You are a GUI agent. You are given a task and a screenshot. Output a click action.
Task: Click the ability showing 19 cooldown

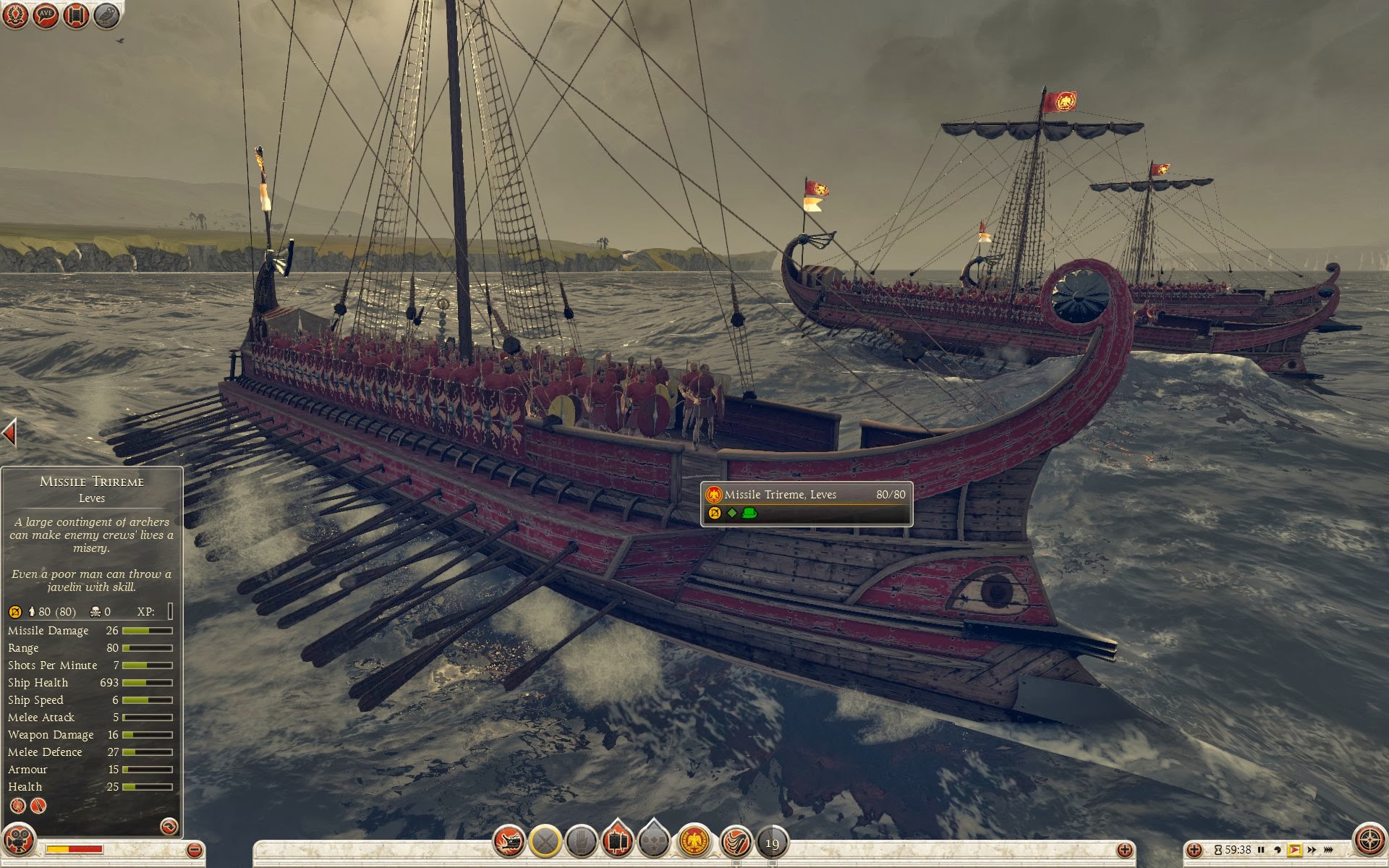click(x=772, y=843)
